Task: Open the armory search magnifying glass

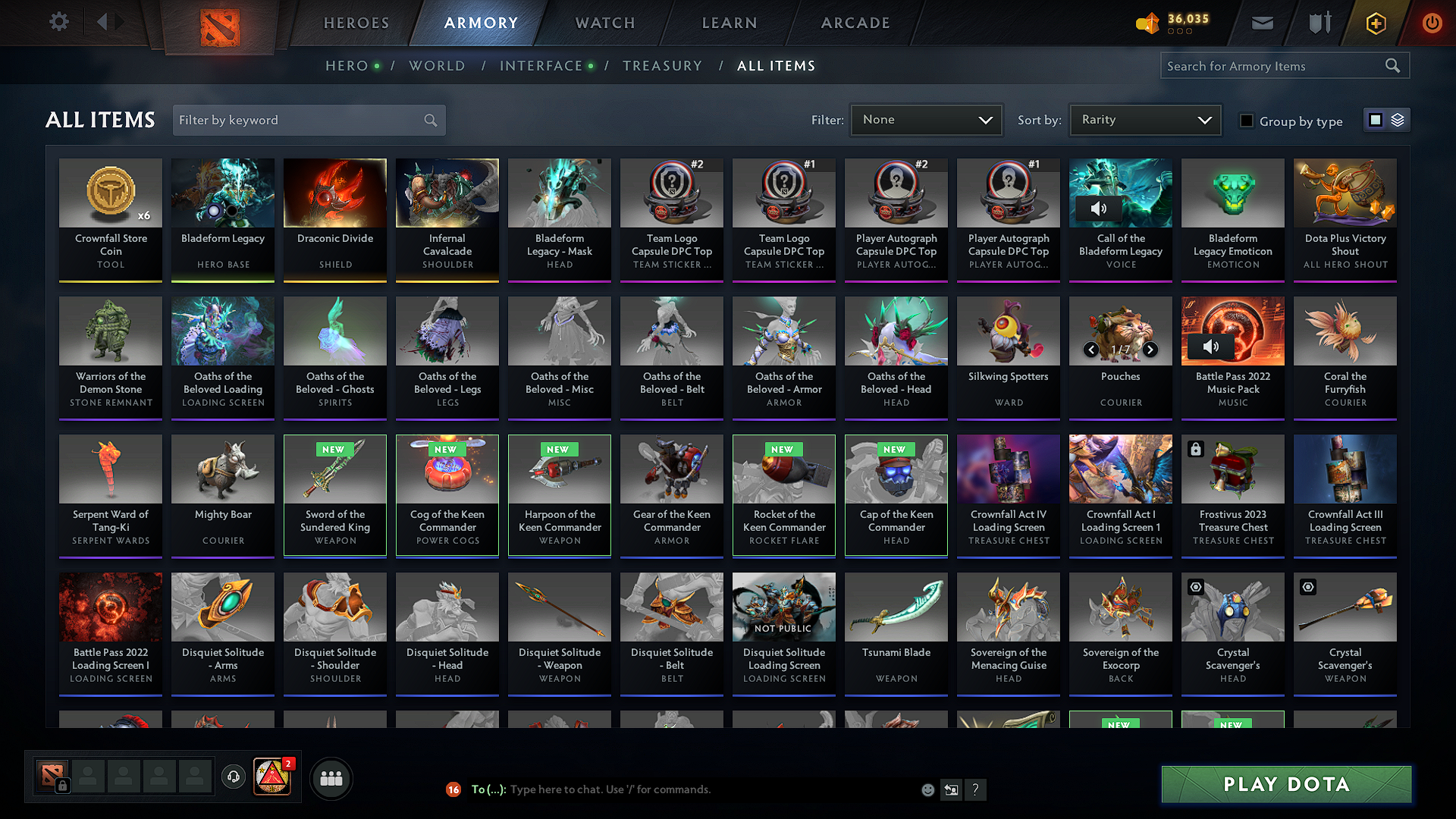Action: (x=1392, y=65)
